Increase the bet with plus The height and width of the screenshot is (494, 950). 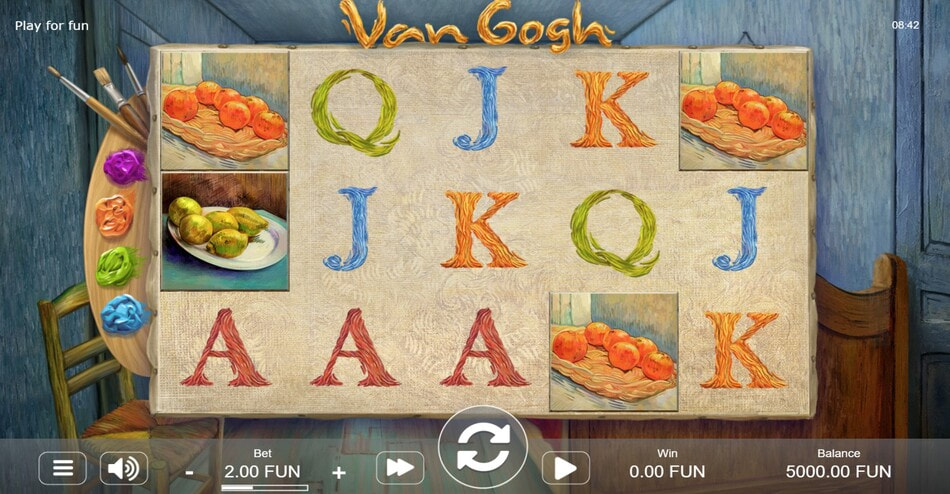tap(339, 472)
